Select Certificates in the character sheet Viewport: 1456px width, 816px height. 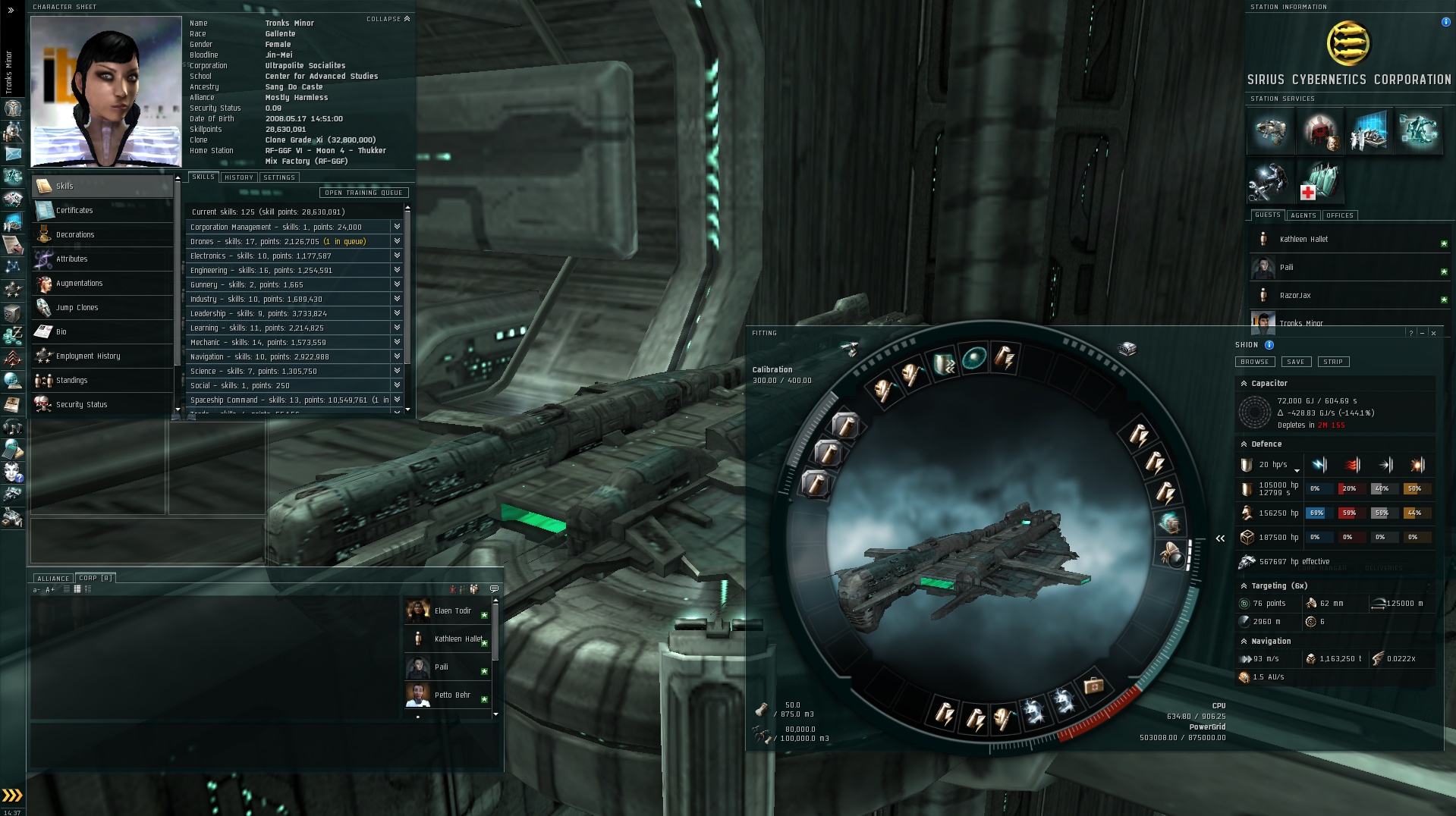[x=74, y=210]
